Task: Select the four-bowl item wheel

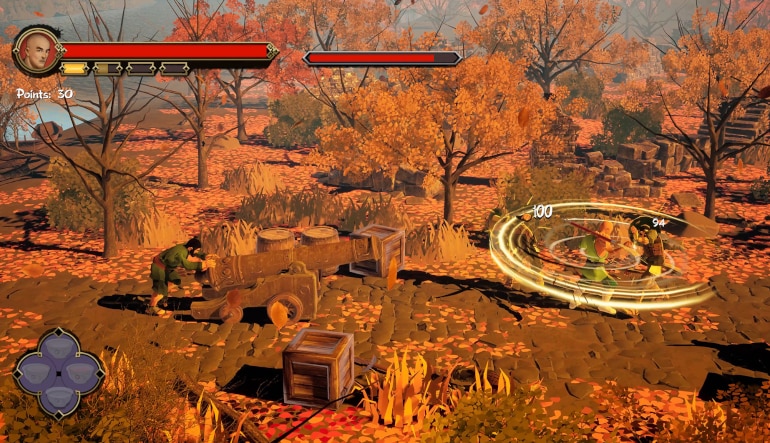Action: pos(59,373)
